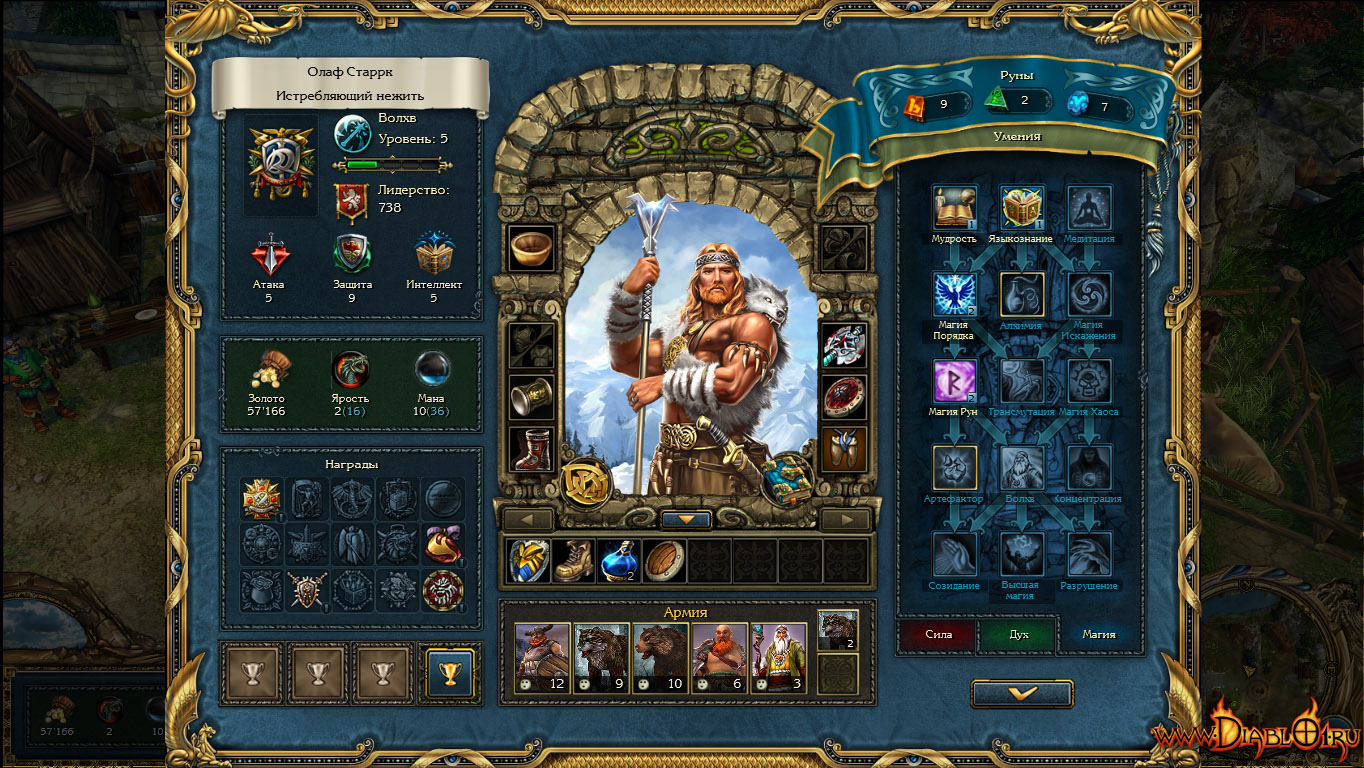Switch to the Сила skill tab
The image size is (1364, 768).
pos(936,634)
